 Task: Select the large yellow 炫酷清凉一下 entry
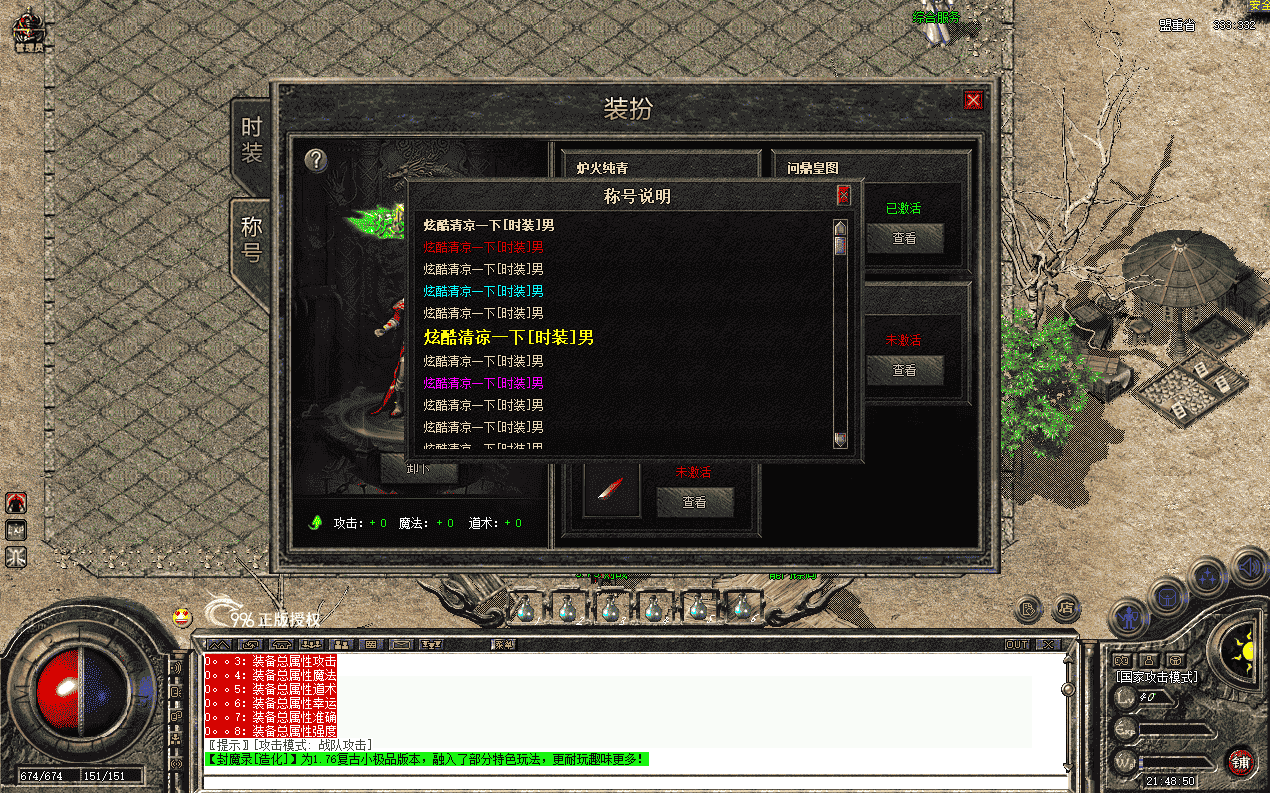[x=508, y=337]
